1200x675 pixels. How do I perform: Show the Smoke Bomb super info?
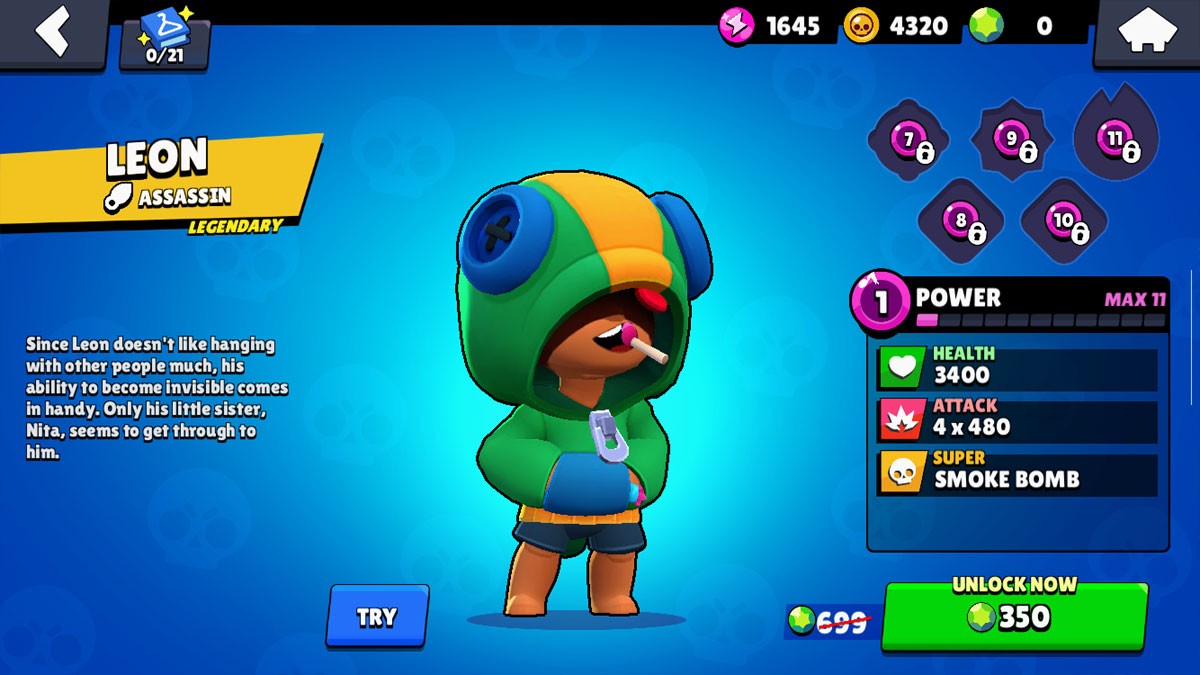coord(1017,471)
